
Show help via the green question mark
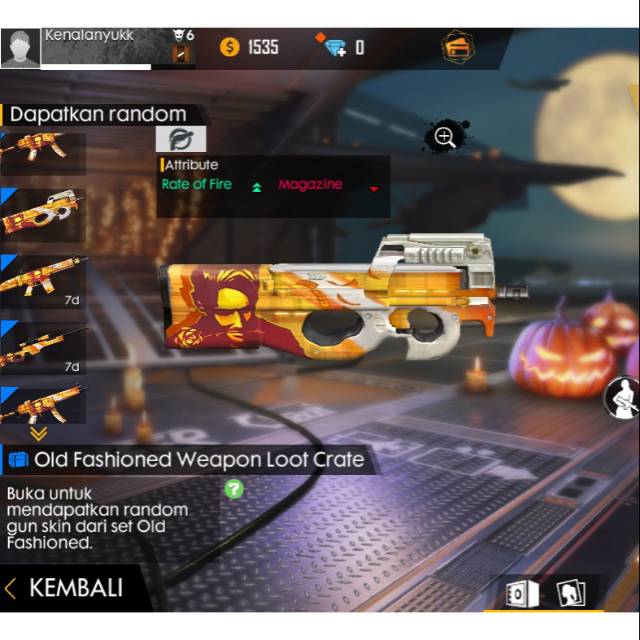pos(233,489)
